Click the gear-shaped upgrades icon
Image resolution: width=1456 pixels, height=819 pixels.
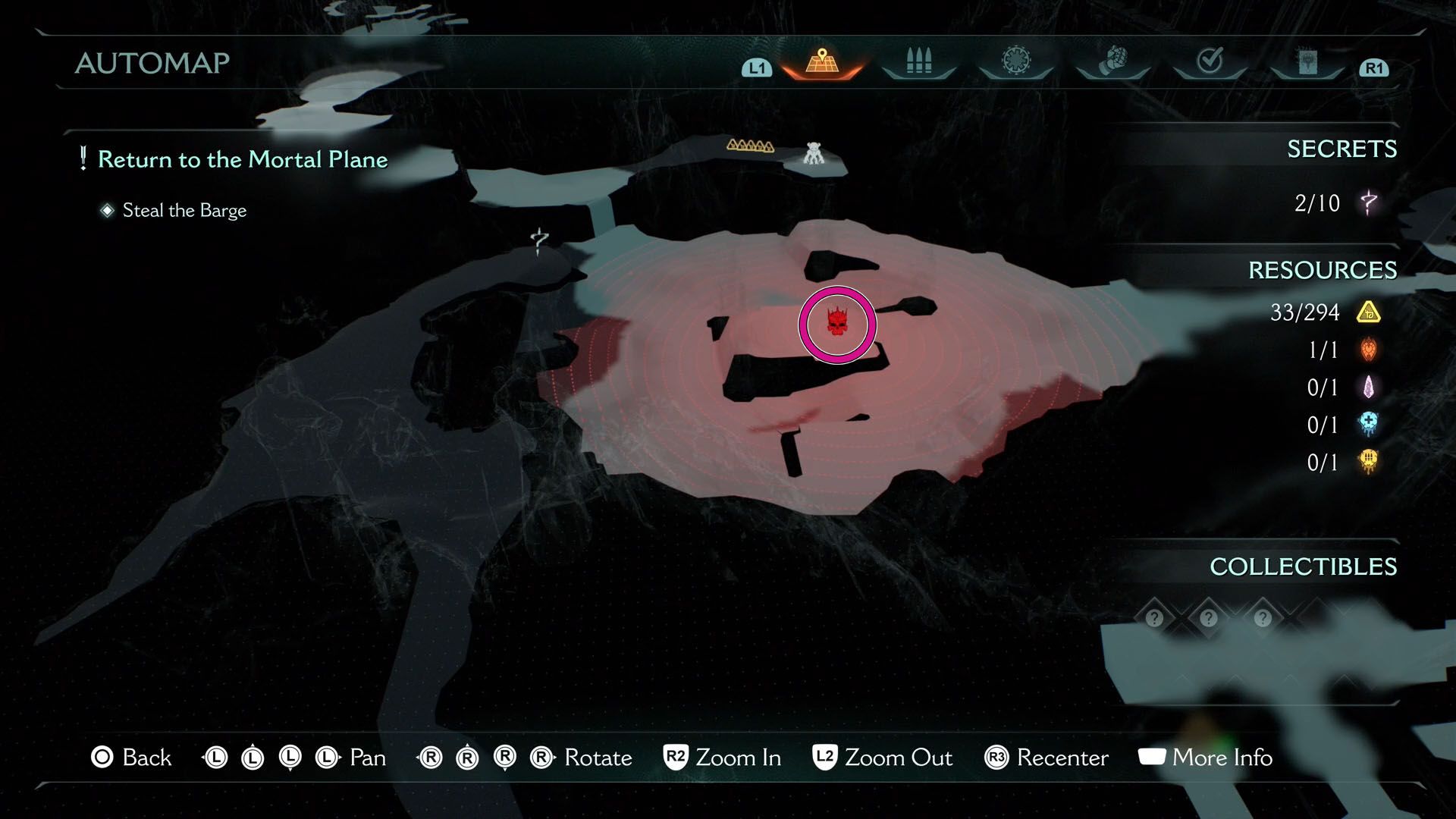tap(1015, 61)
